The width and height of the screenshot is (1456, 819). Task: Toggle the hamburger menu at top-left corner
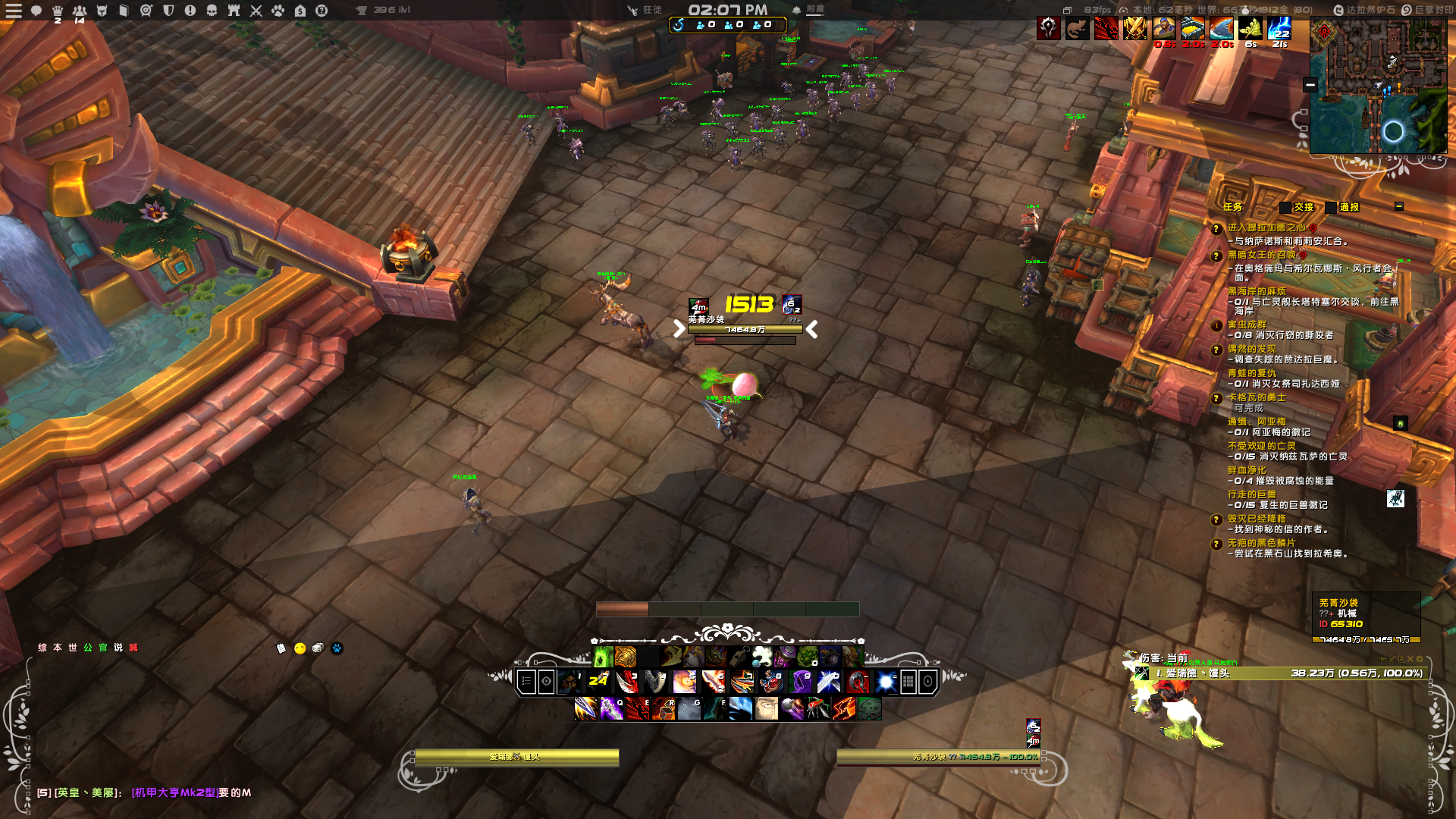14,11
